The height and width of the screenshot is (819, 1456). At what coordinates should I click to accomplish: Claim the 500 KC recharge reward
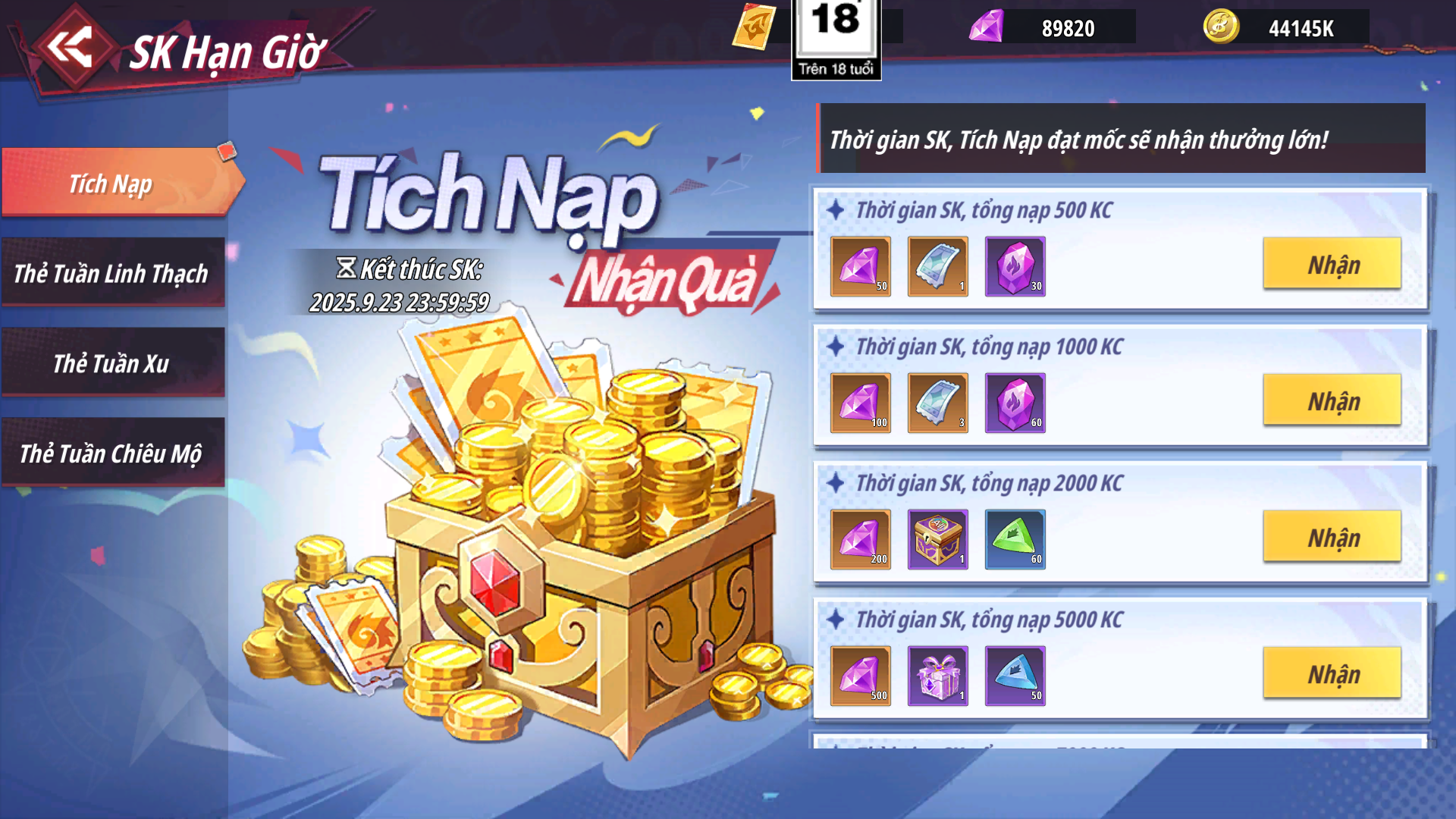[x=1332, y=264]
